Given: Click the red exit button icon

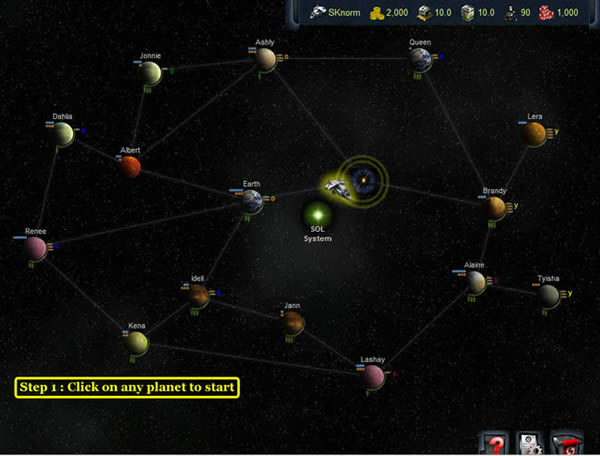Looking at the screenshot, I should click(x=567, y=443).
